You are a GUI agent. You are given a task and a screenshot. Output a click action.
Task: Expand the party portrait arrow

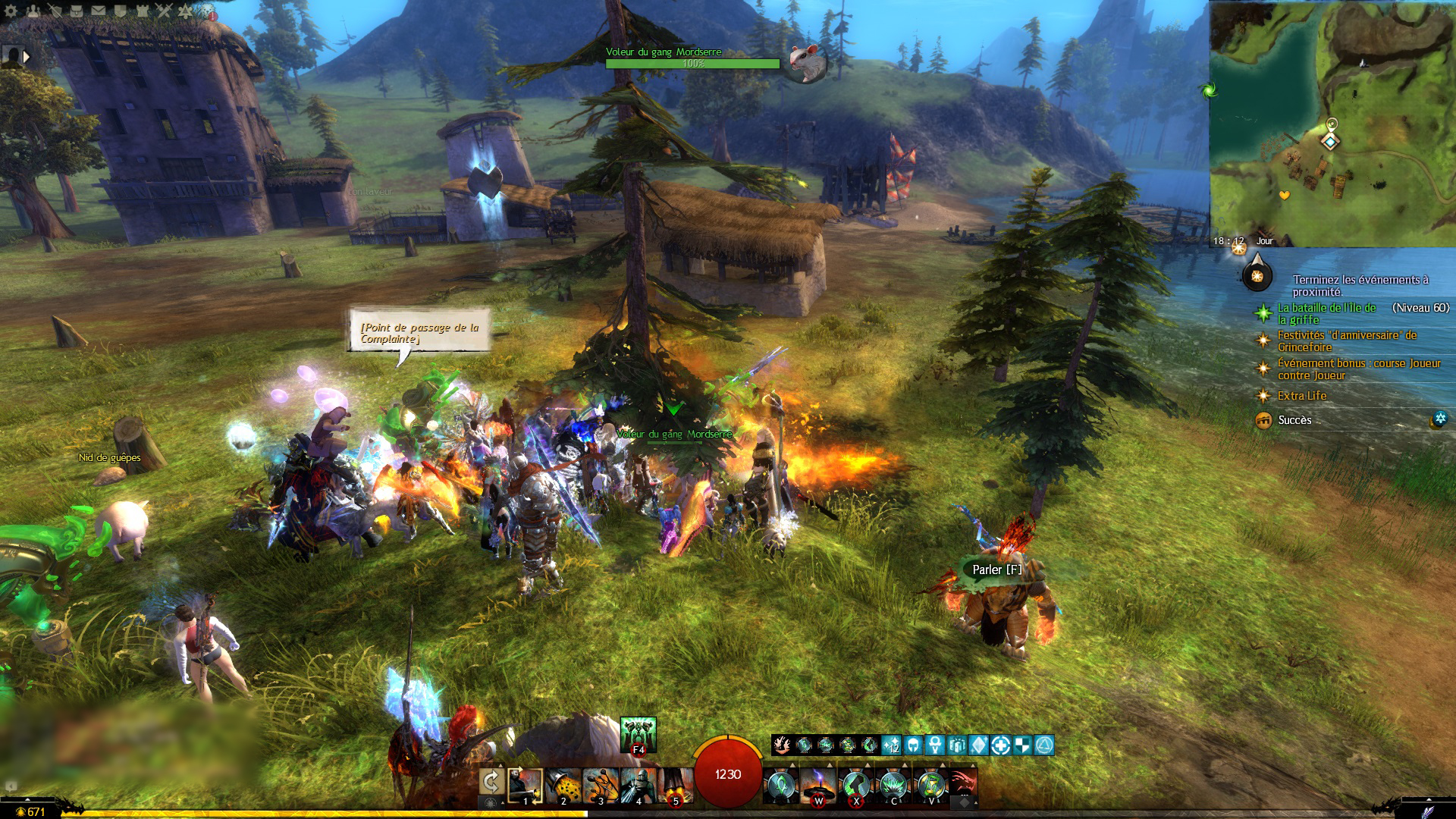(27, 56)
